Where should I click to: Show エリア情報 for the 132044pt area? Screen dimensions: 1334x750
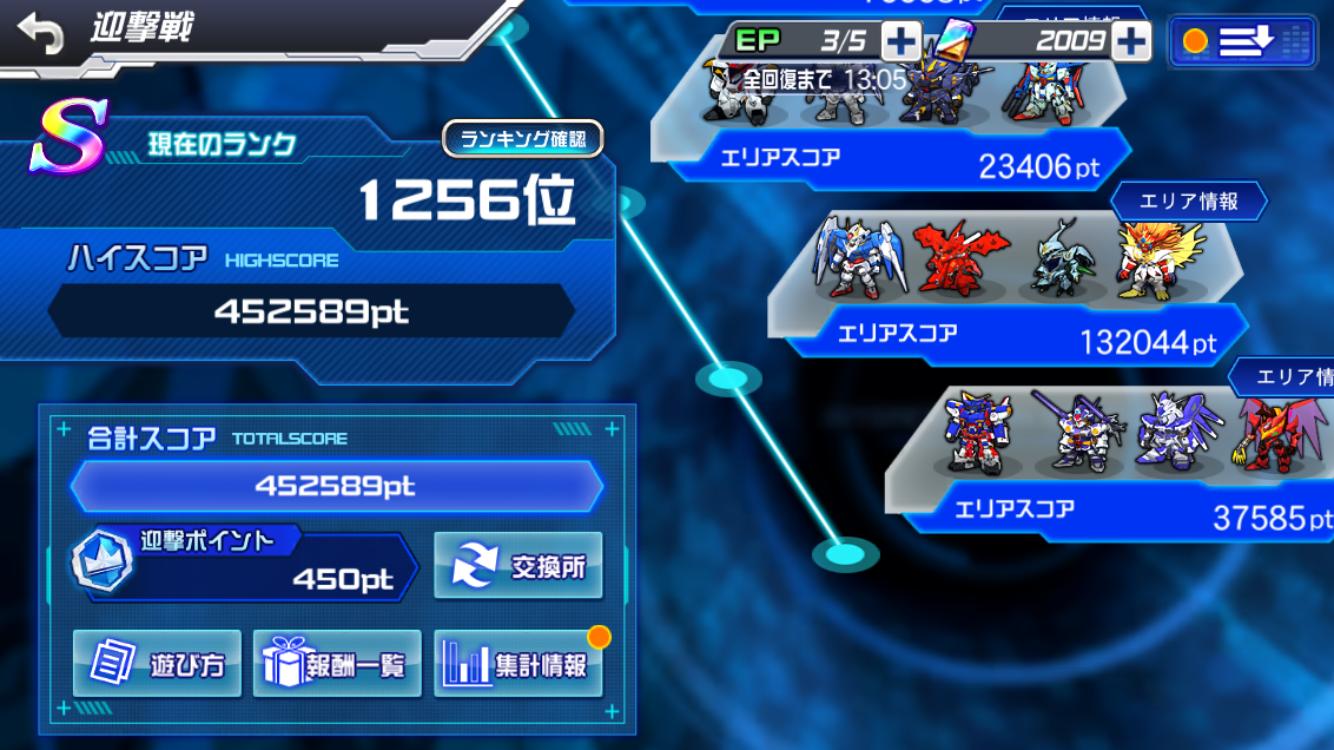[x=1188, y=201]
